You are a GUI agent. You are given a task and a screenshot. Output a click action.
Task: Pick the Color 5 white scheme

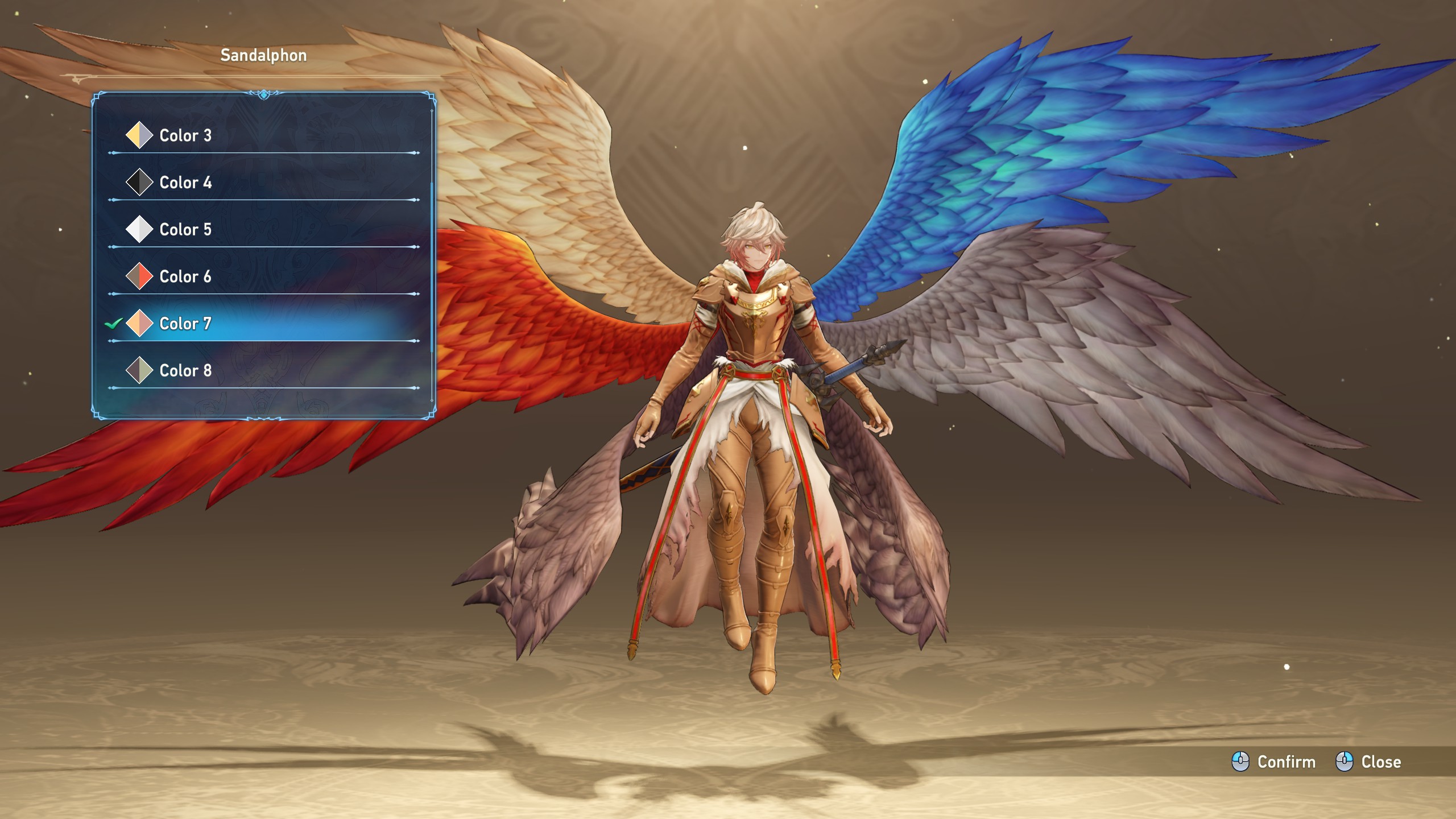pos(185,230)
